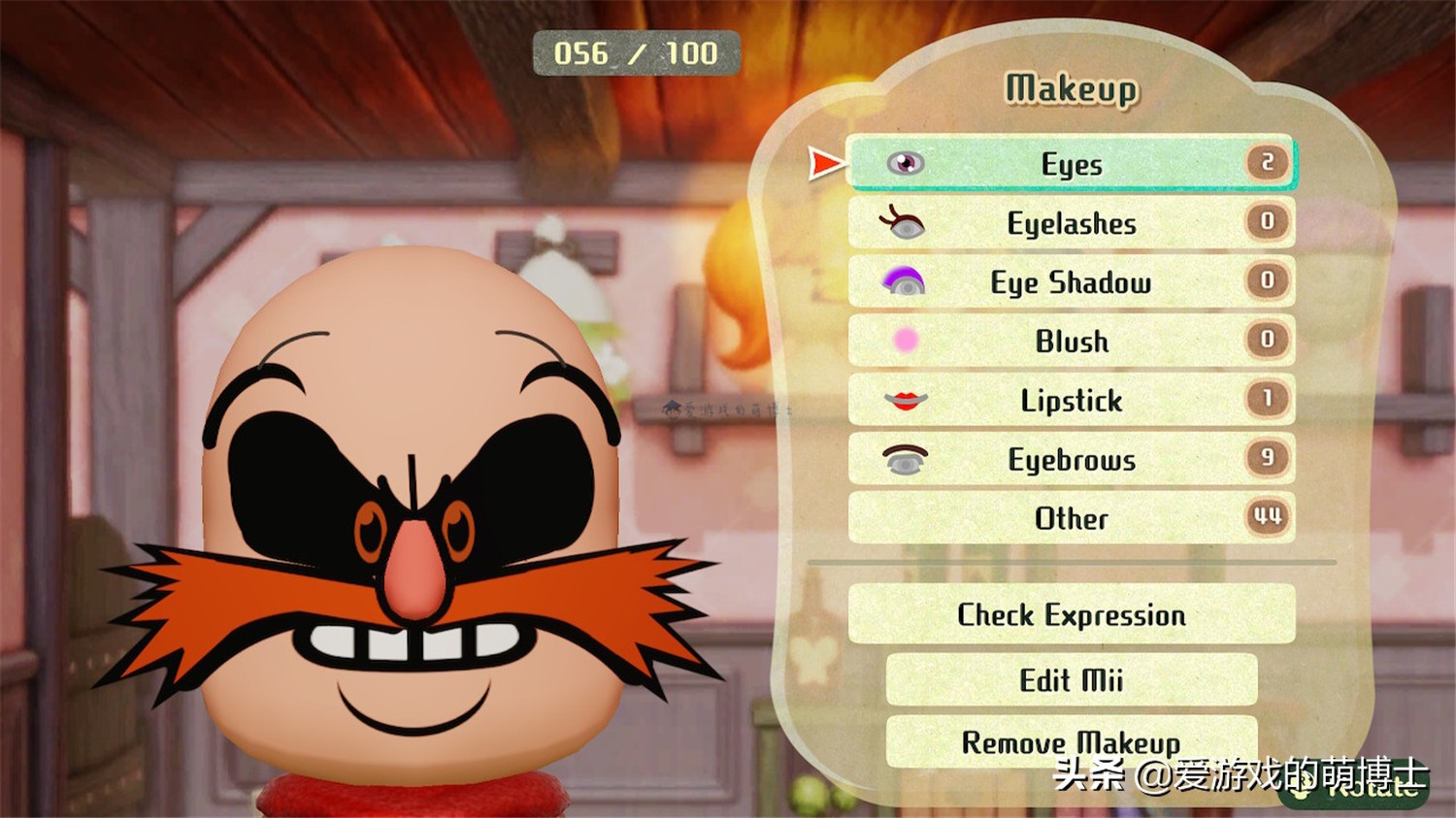Click the Check Expression button
This screenshot has width=1456, height=818.
click(x=1071, y=614)
